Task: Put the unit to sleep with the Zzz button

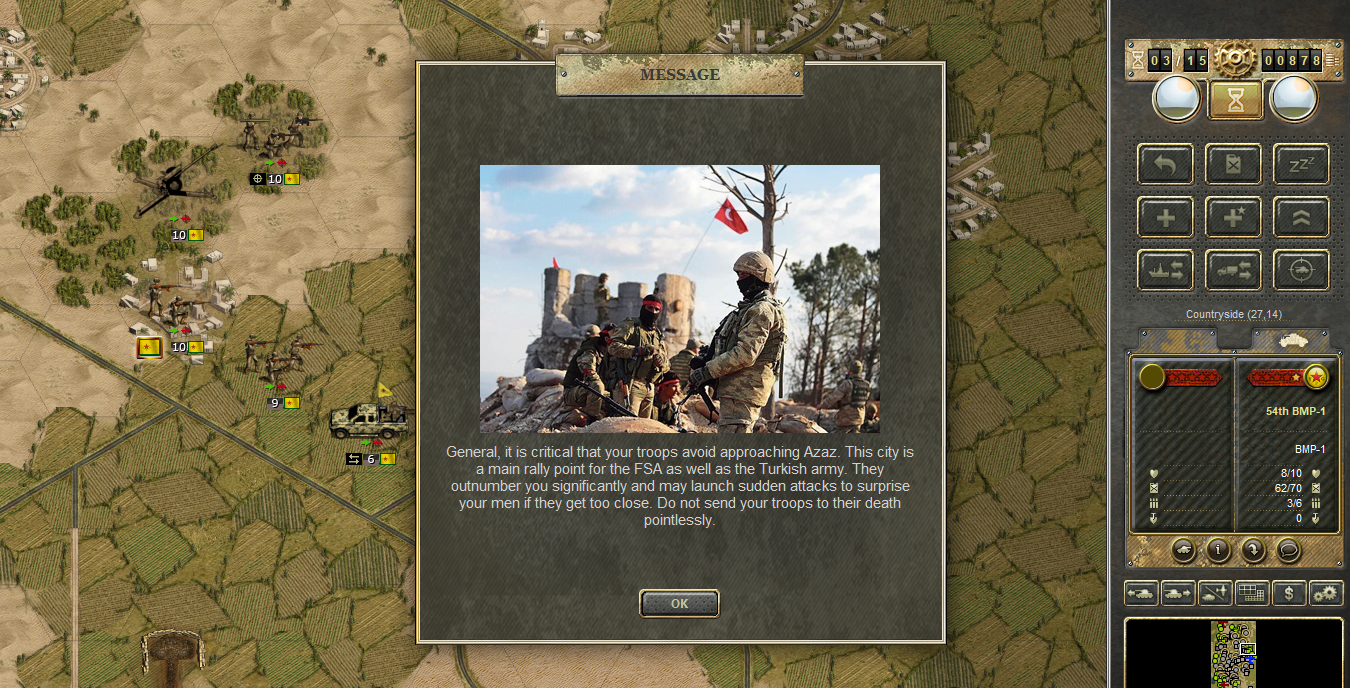Action: pyautogui.click(x=1301, y=164)
